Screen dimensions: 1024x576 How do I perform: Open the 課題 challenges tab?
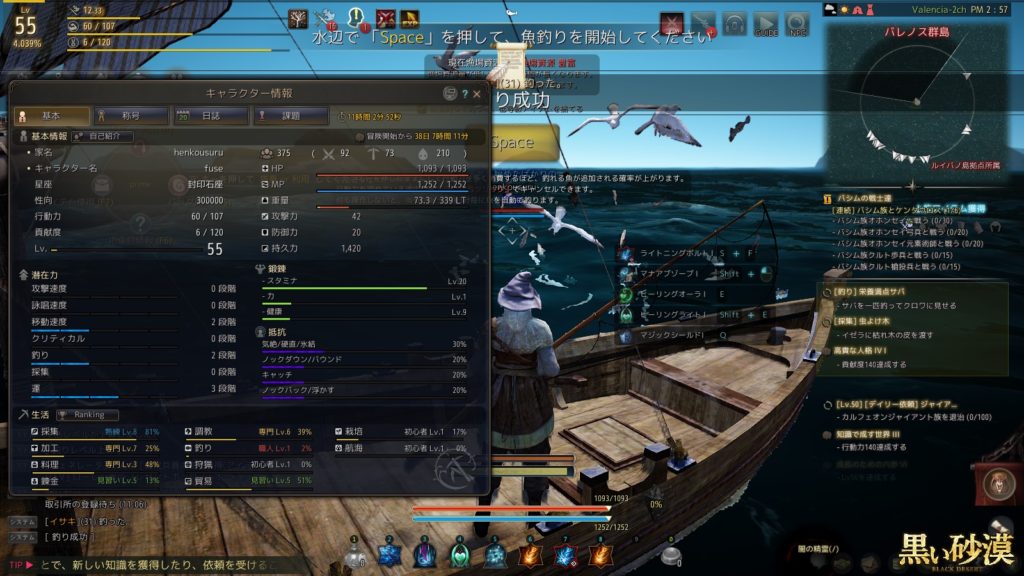[289, 116]
